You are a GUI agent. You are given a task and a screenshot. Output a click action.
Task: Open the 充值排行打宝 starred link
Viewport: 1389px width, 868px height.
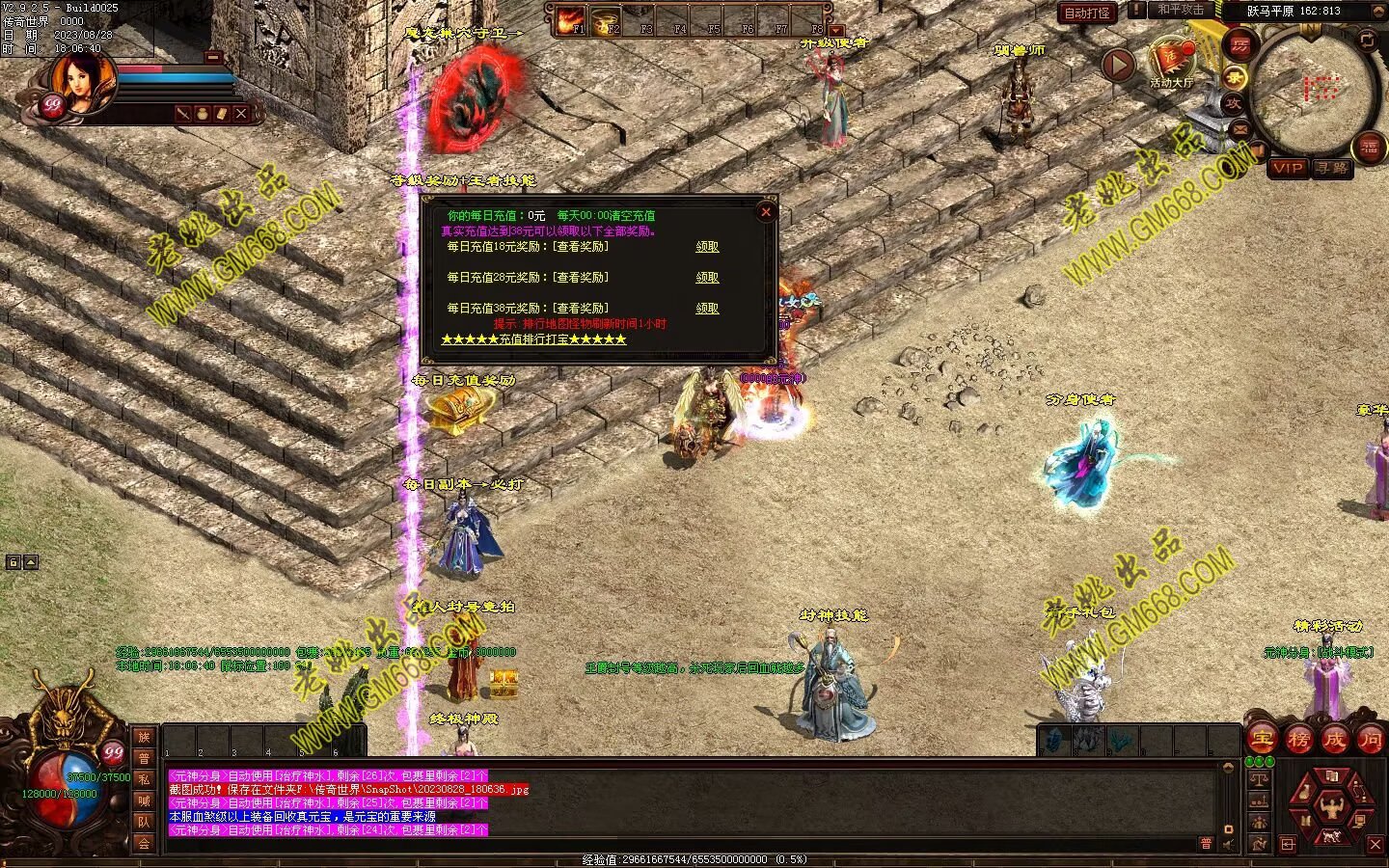click(533, 339)
